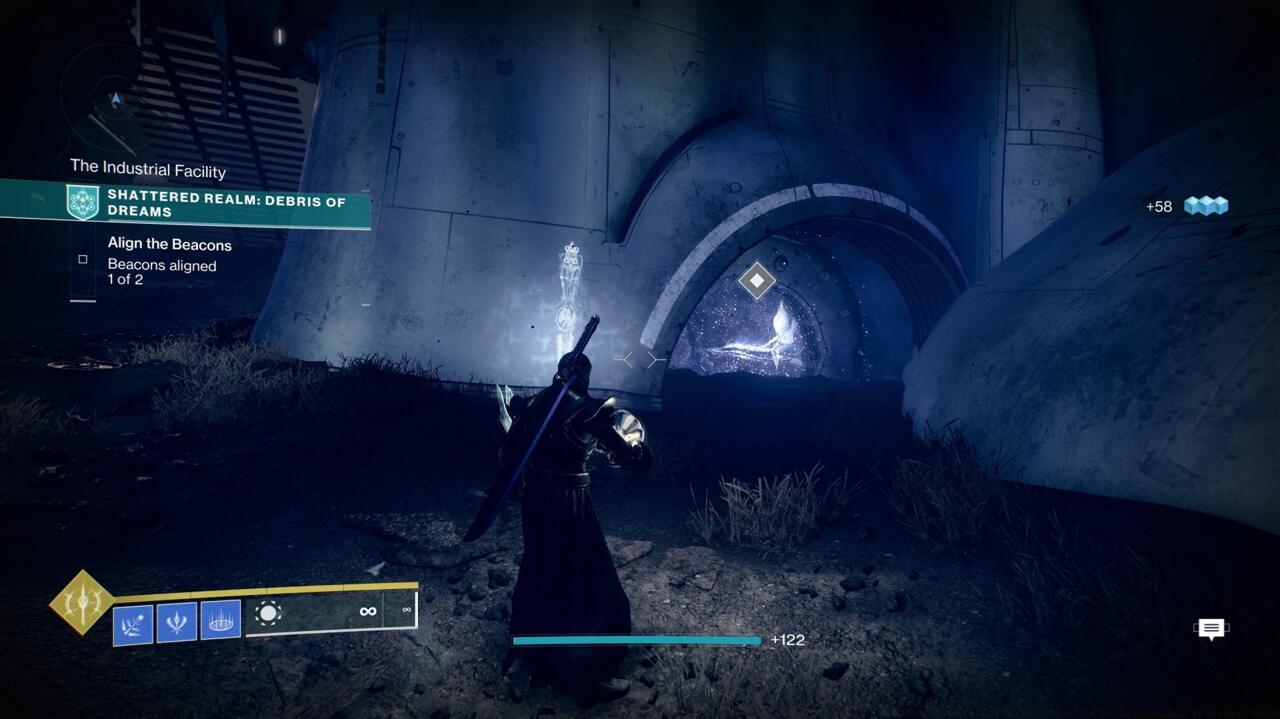
Task: Activate the golden diamond super ability
Action: pos(82,602)
